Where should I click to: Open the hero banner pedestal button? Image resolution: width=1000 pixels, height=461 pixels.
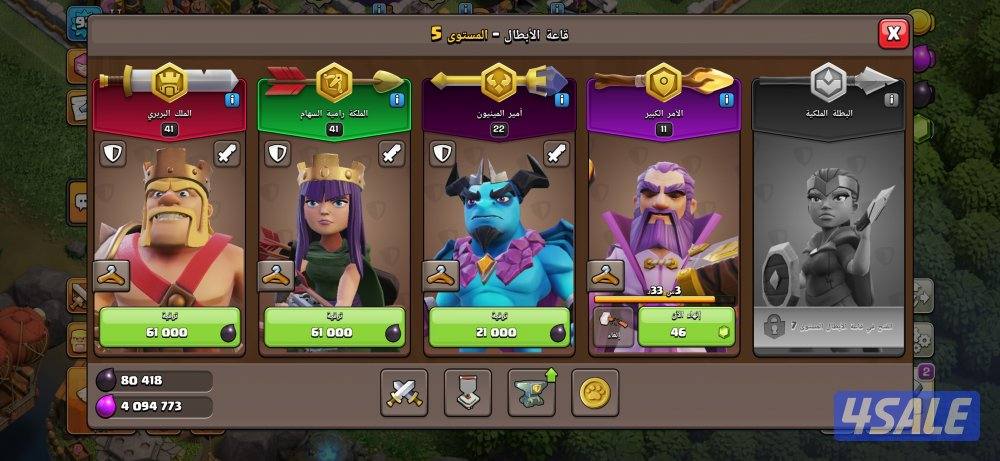(x=468, y=392)
